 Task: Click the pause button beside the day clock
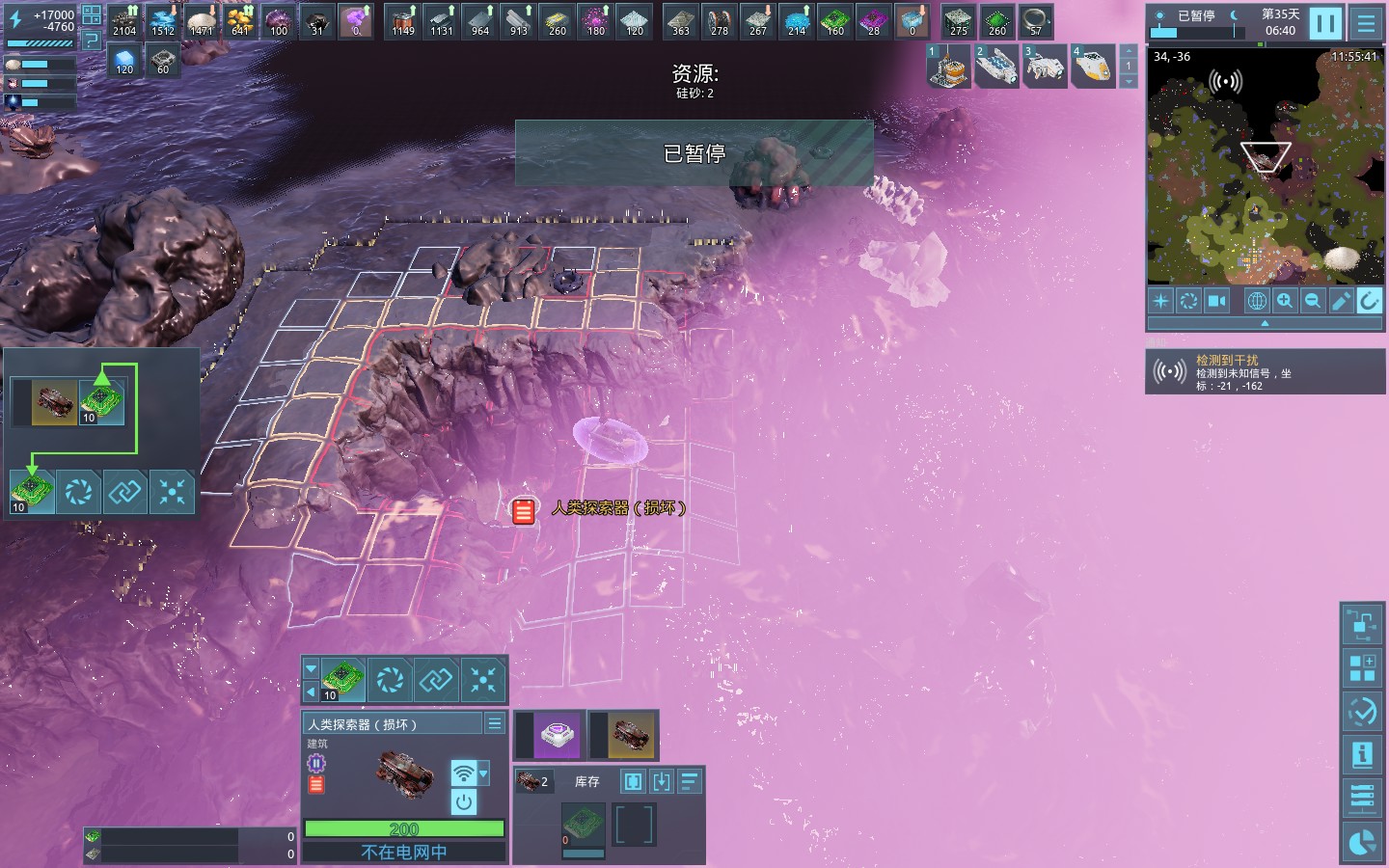[x=1325, y=23]
